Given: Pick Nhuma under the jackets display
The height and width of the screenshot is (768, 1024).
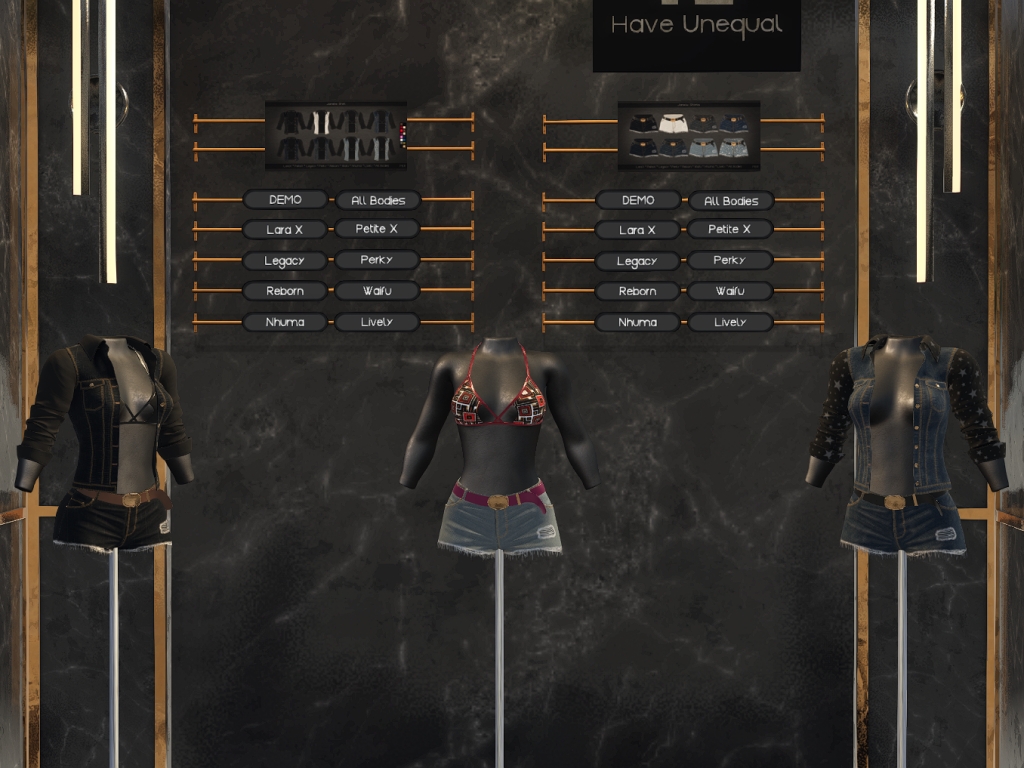Looking at the screenshot, I should [285, 322].
